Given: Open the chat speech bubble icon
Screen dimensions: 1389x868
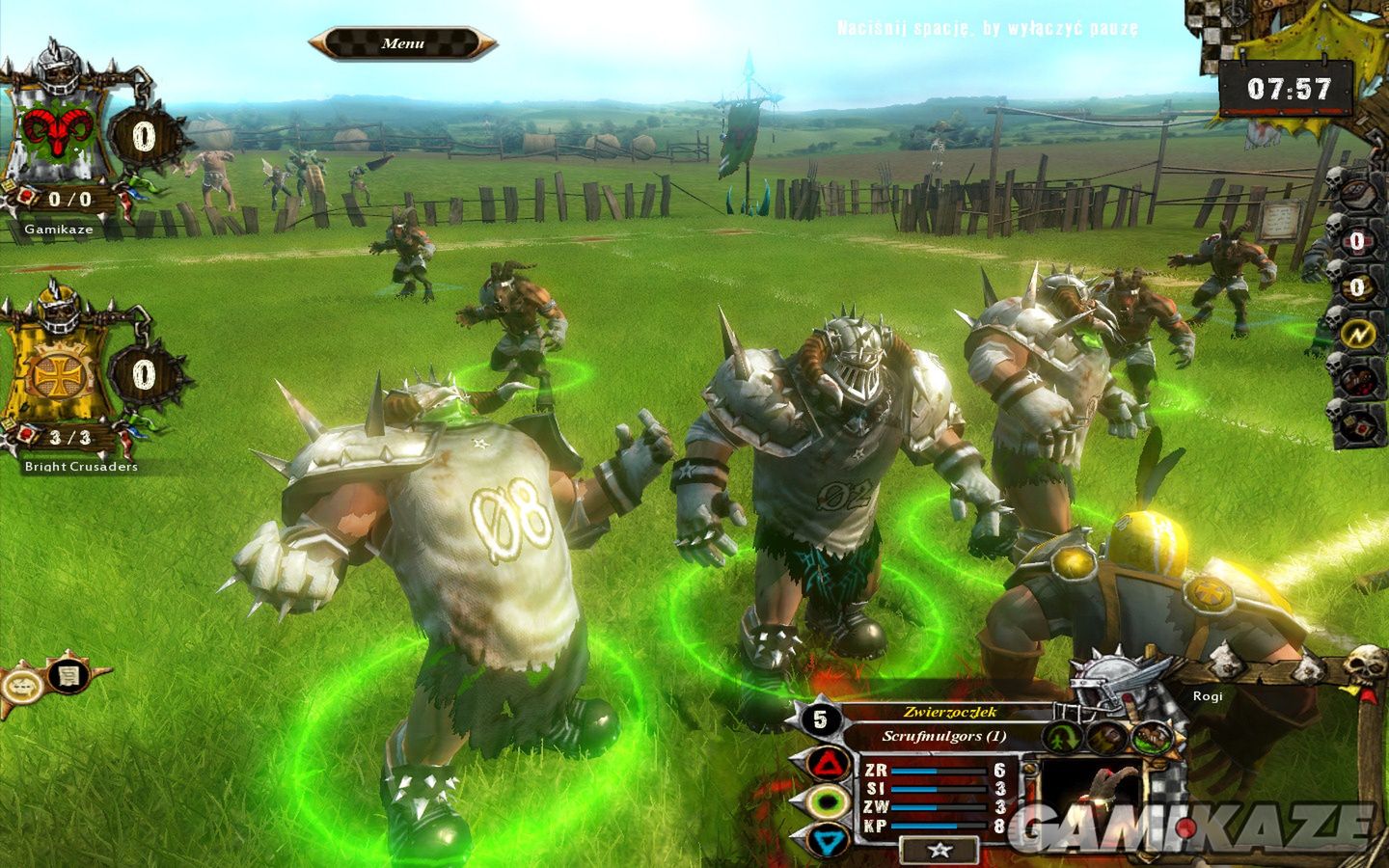Looking at the screenshot, I should [23, 687].
